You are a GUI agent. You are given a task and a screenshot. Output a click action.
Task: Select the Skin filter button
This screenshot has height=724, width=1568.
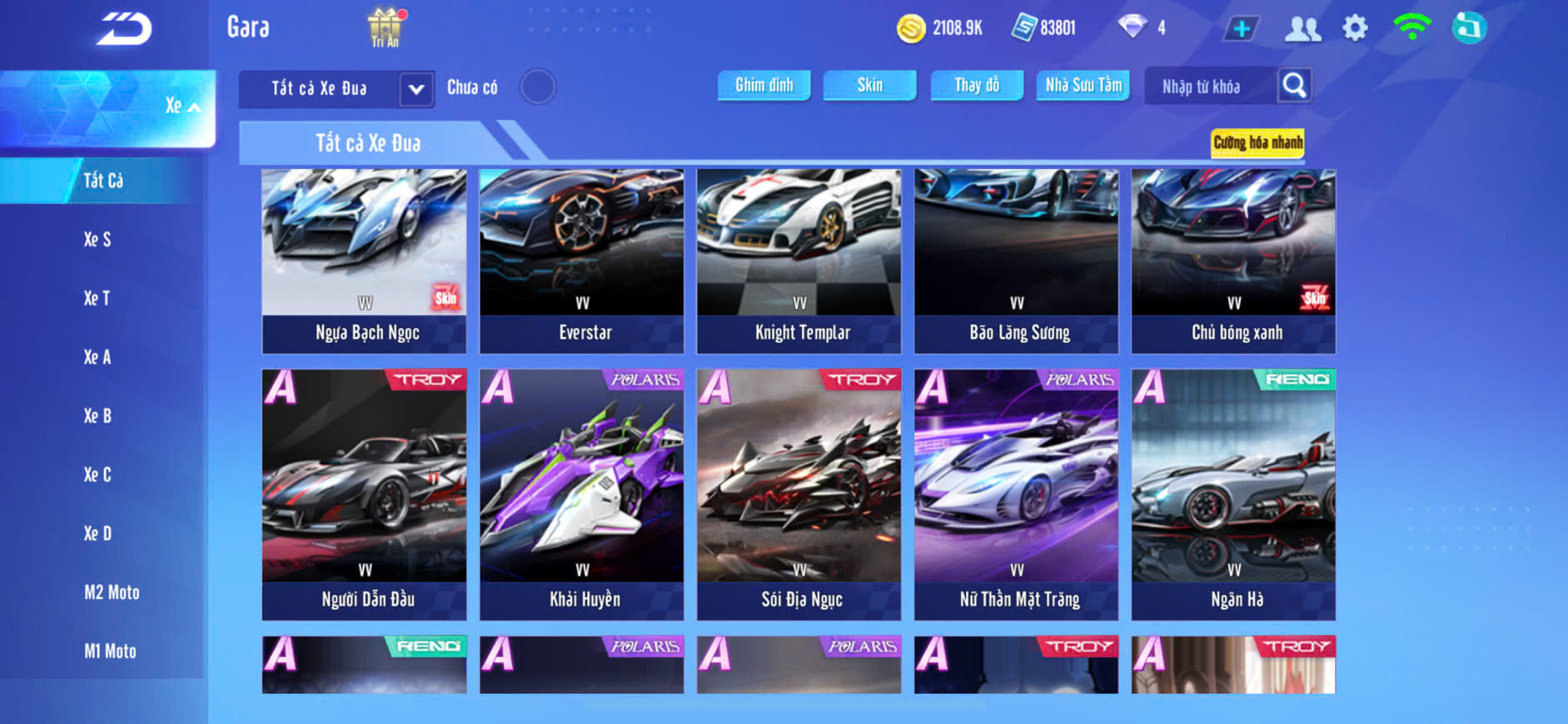869,85
